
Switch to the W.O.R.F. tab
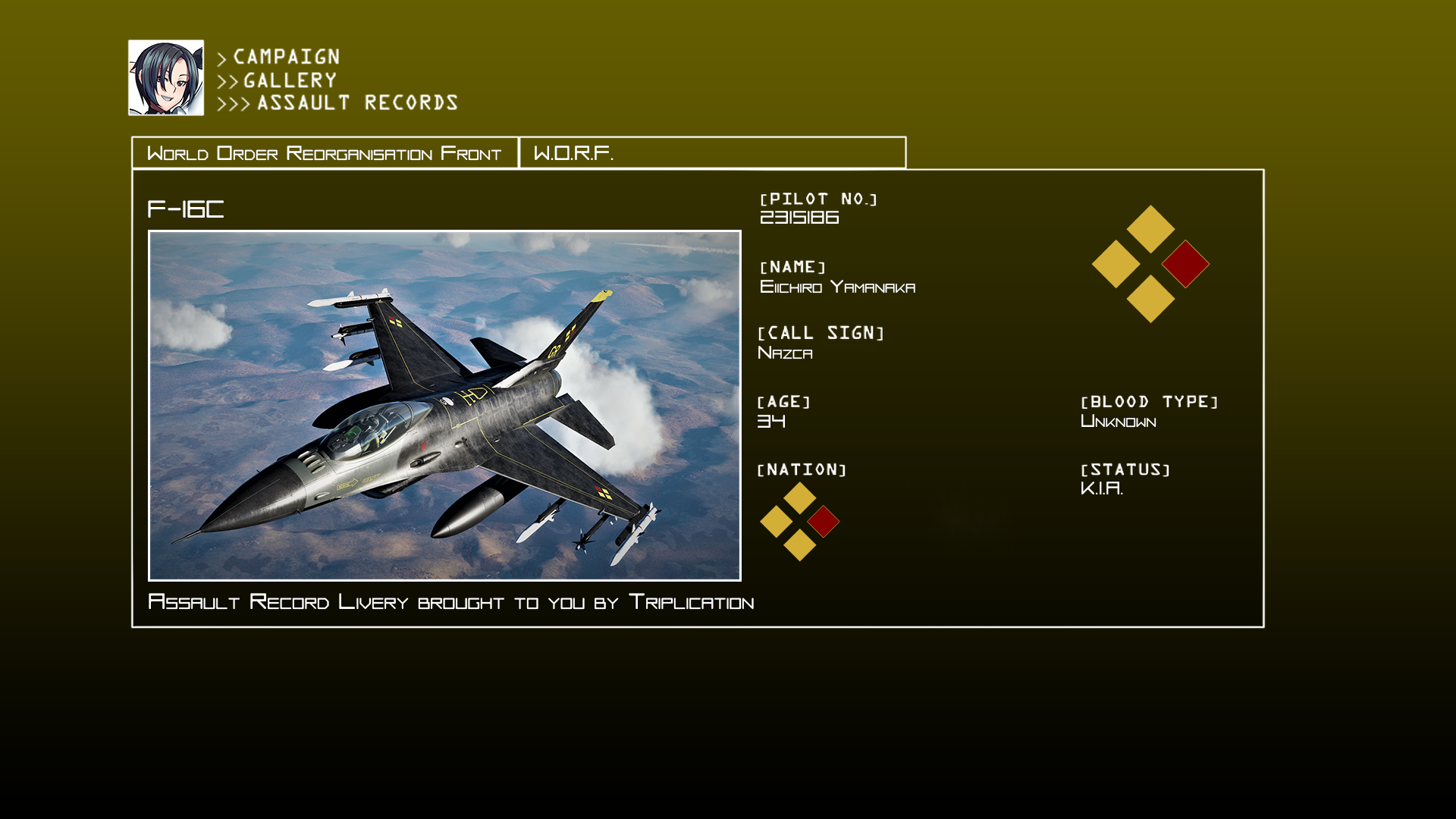[x=712, y=153]
